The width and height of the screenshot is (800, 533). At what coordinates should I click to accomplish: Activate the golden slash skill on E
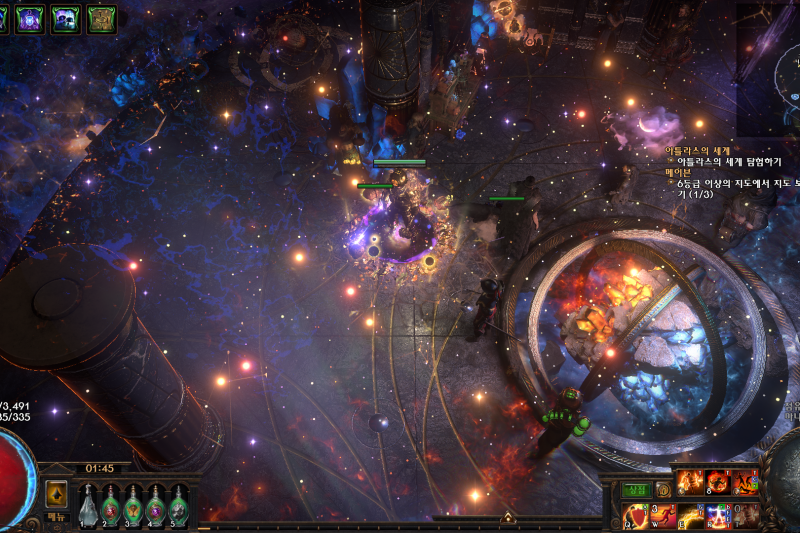click(x=691, y=516)
